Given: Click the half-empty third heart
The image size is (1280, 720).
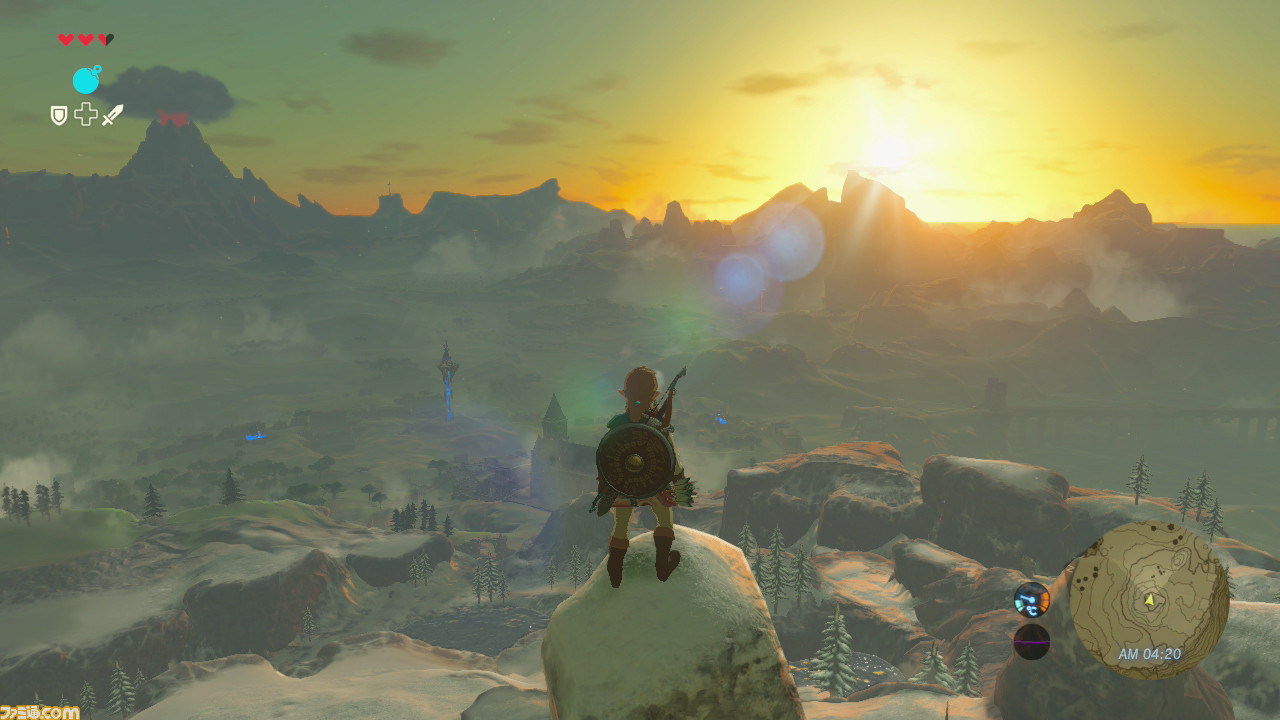Looking at the screenshot, I should (x=106, y=37).
